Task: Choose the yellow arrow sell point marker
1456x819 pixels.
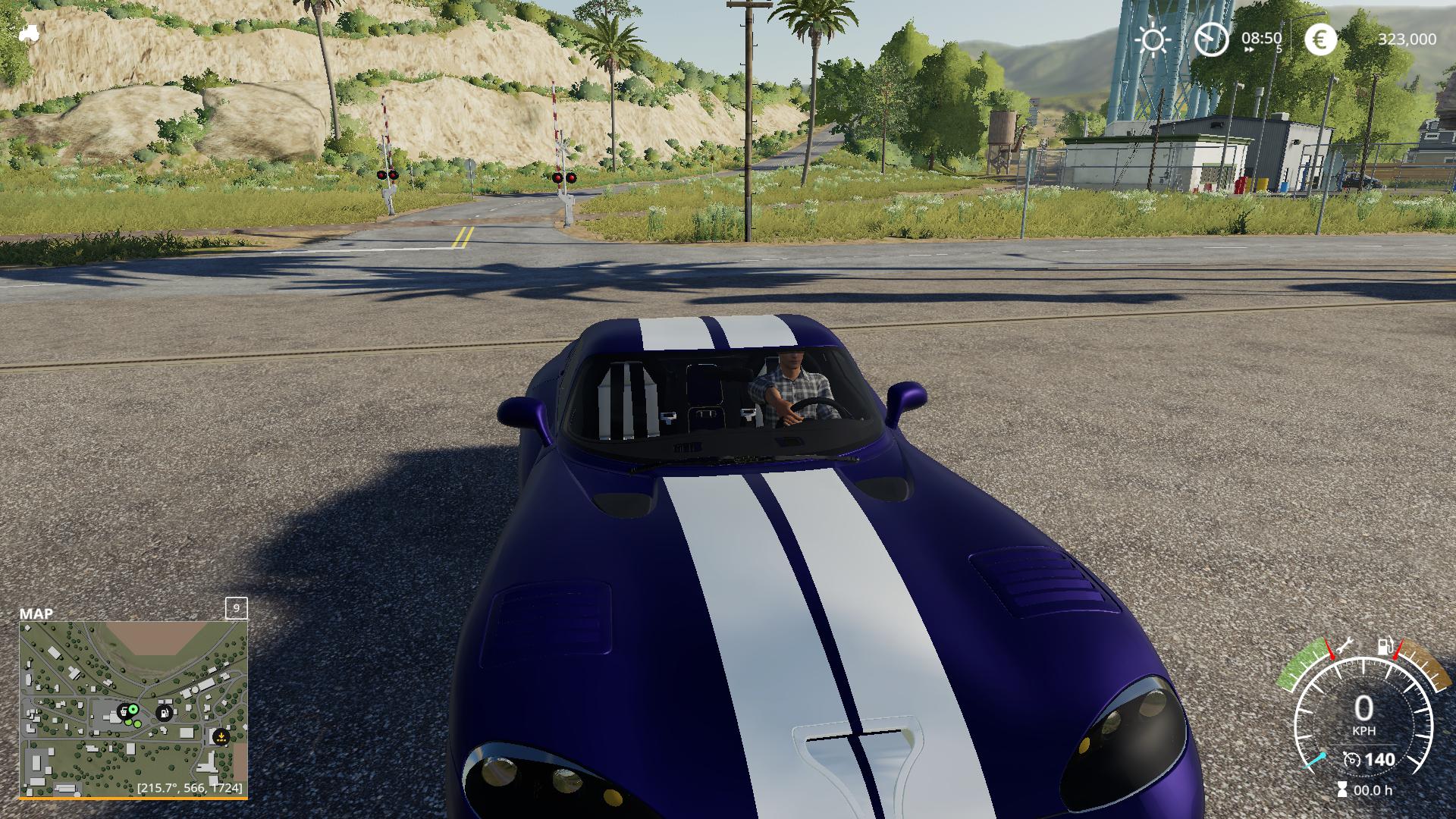Action: pyautogui.click(x=221, y=736)
